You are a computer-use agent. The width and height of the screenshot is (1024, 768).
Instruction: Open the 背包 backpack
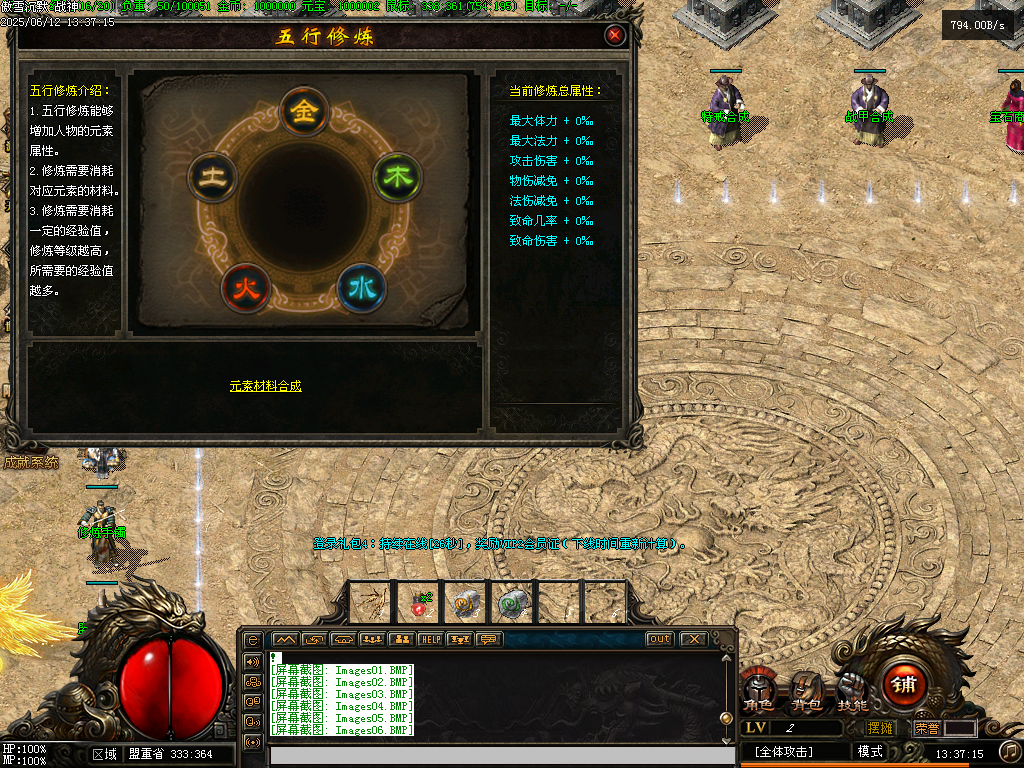(x=806, y=692)
